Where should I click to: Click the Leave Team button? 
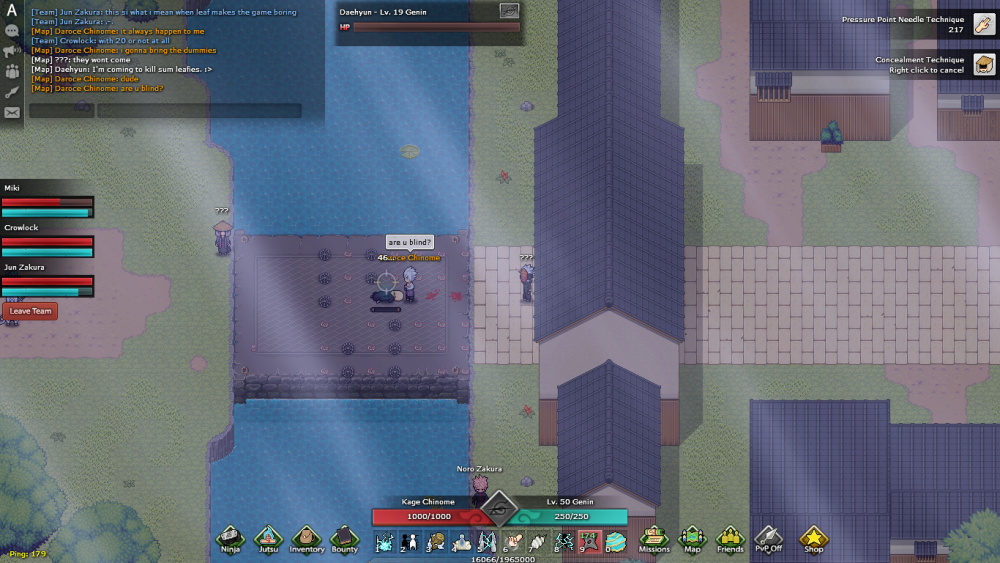(30, 311)
